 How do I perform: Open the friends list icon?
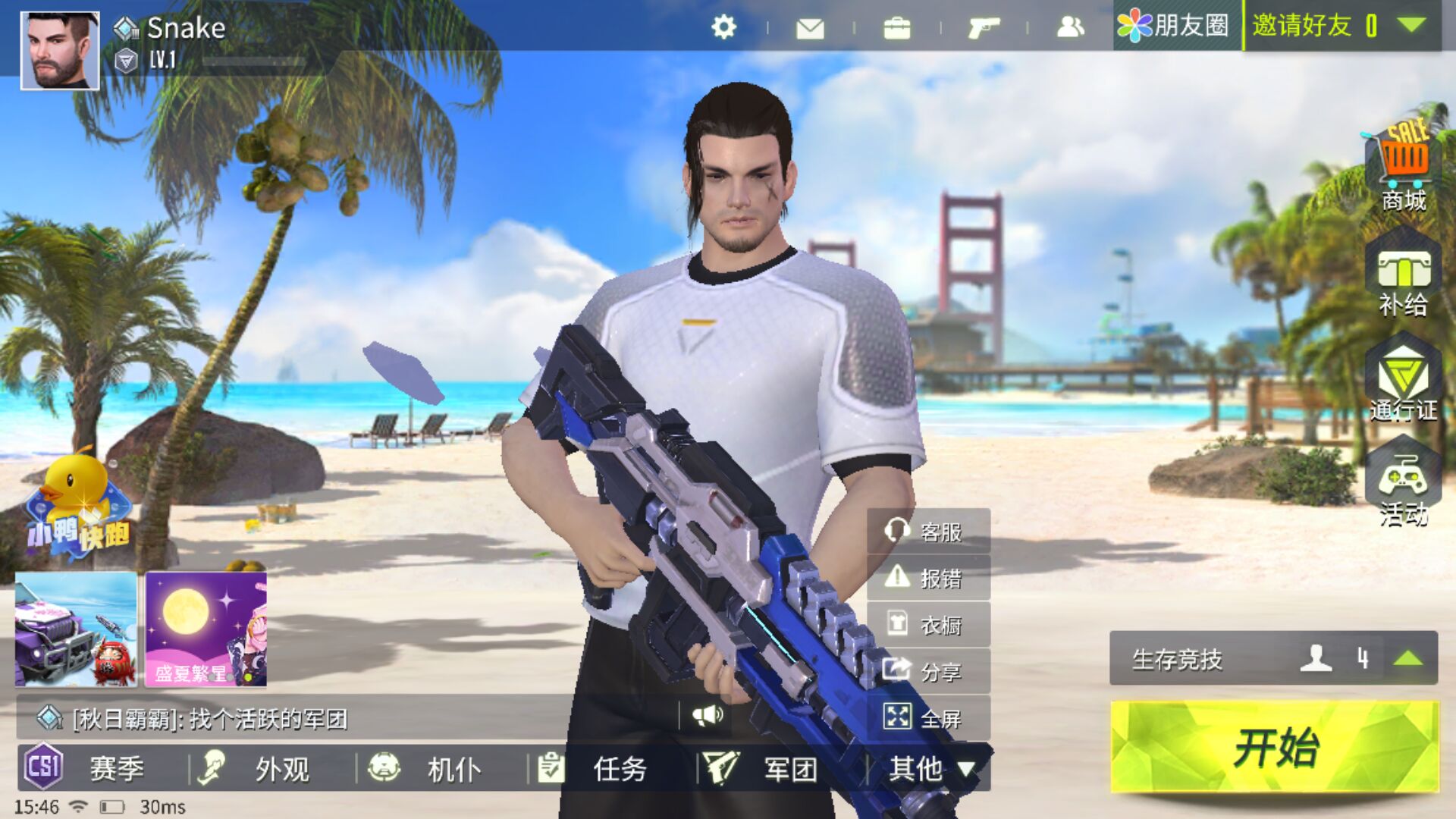[1070, 28]
